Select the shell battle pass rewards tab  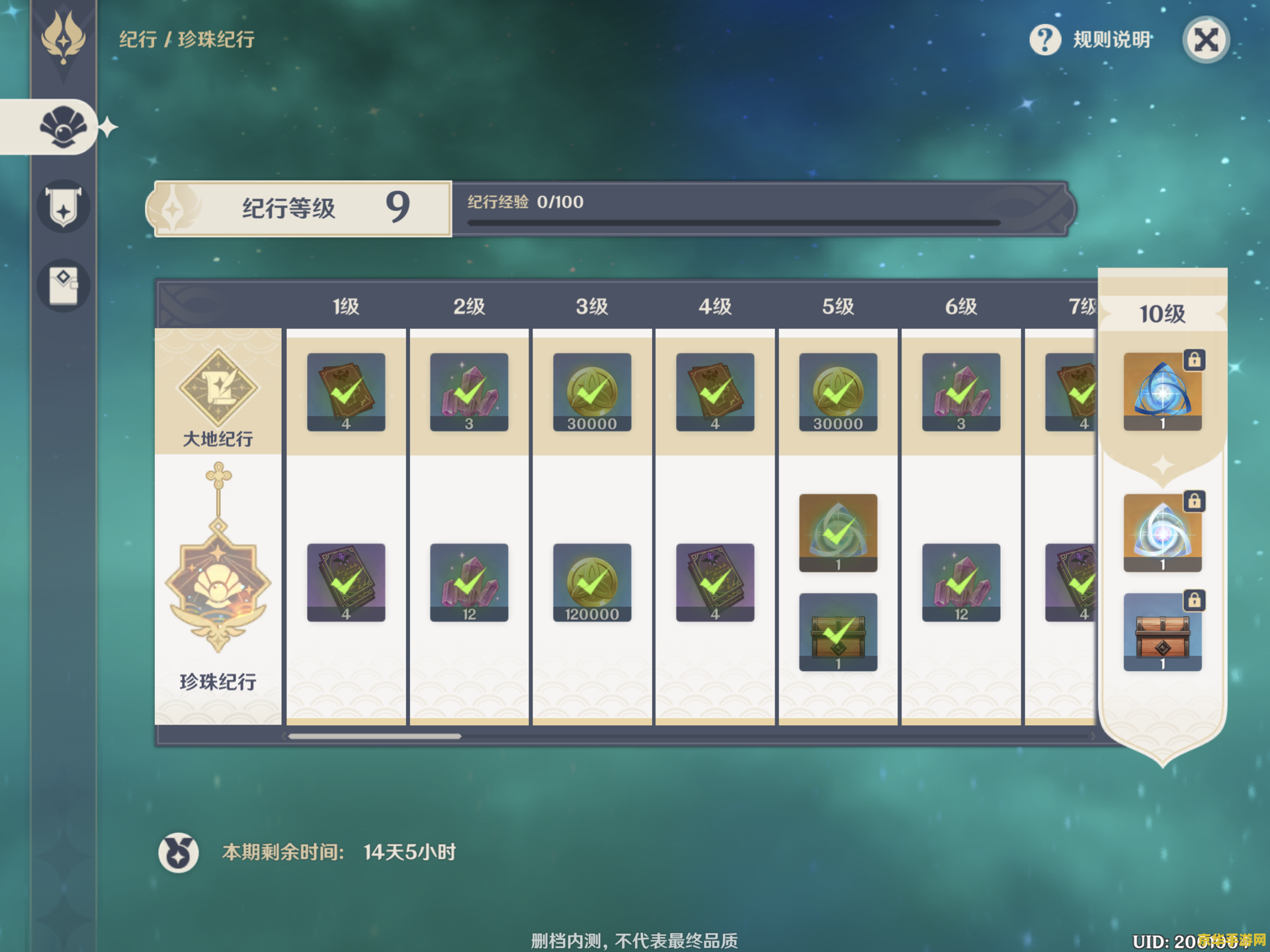point(62,127)
